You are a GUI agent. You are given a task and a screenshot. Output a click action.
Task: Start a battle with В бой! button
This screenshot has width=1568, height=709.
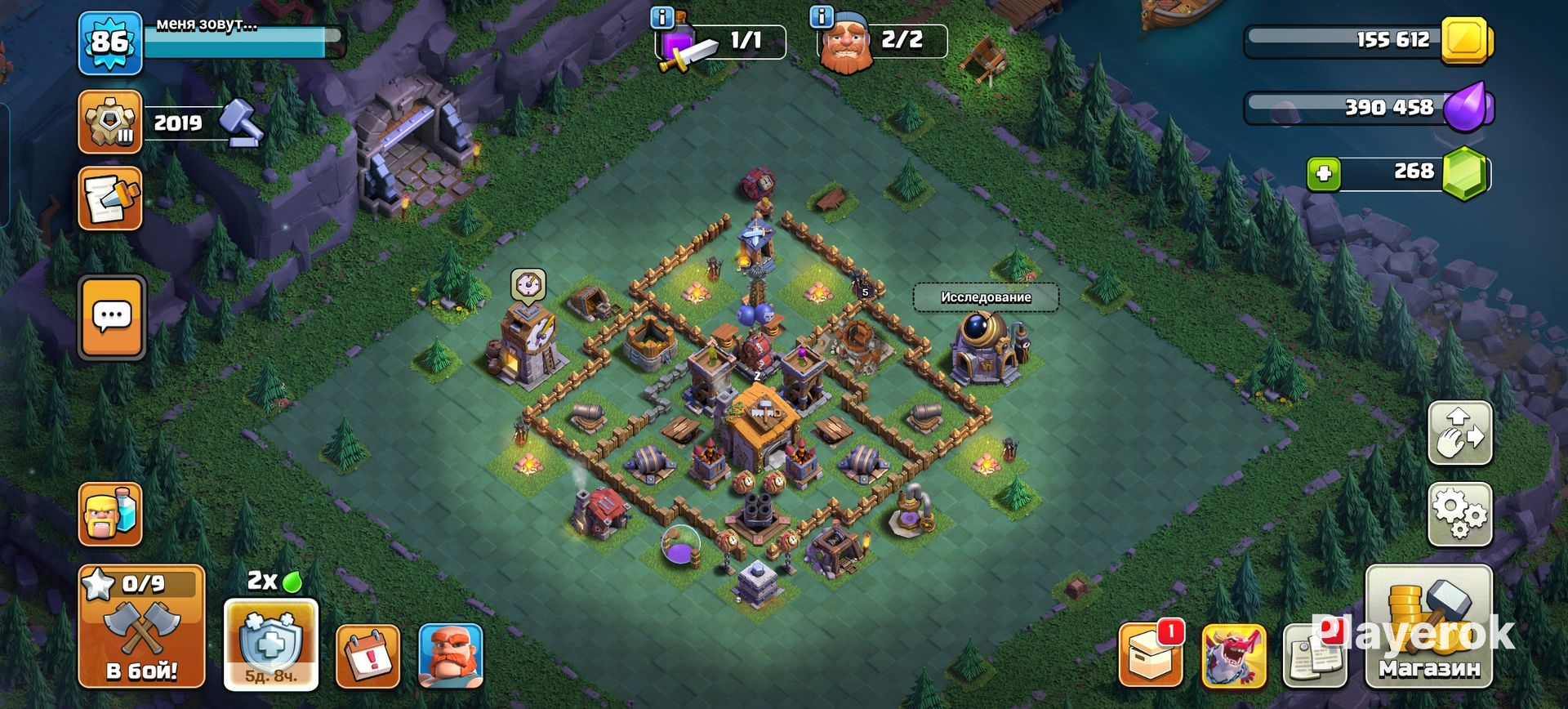coord(141,627)
